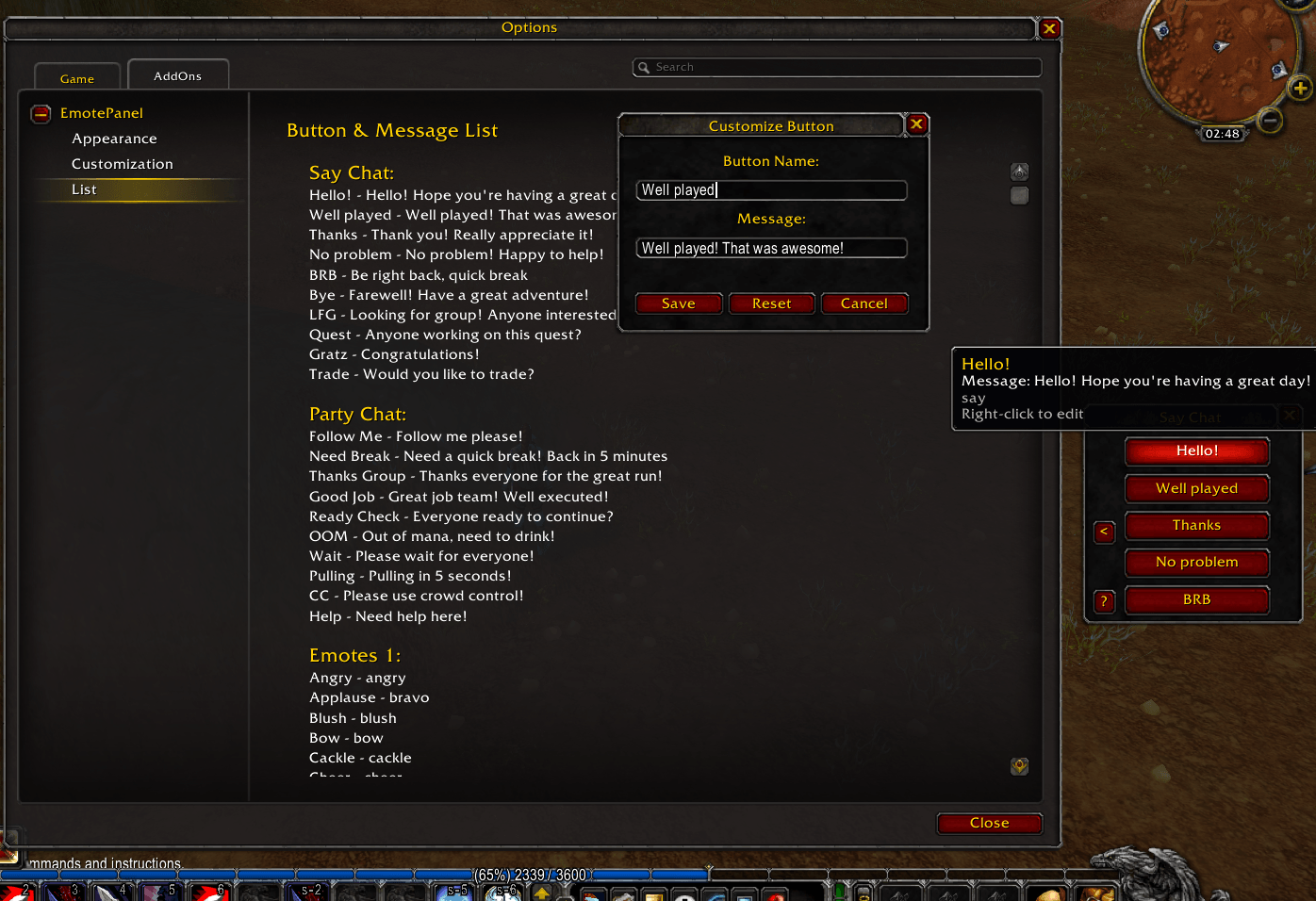This screenshot has width=1316, height=901.
Task: Click the scroll-up arrow icon beside the list
Action: click(x=1019, y=172)
